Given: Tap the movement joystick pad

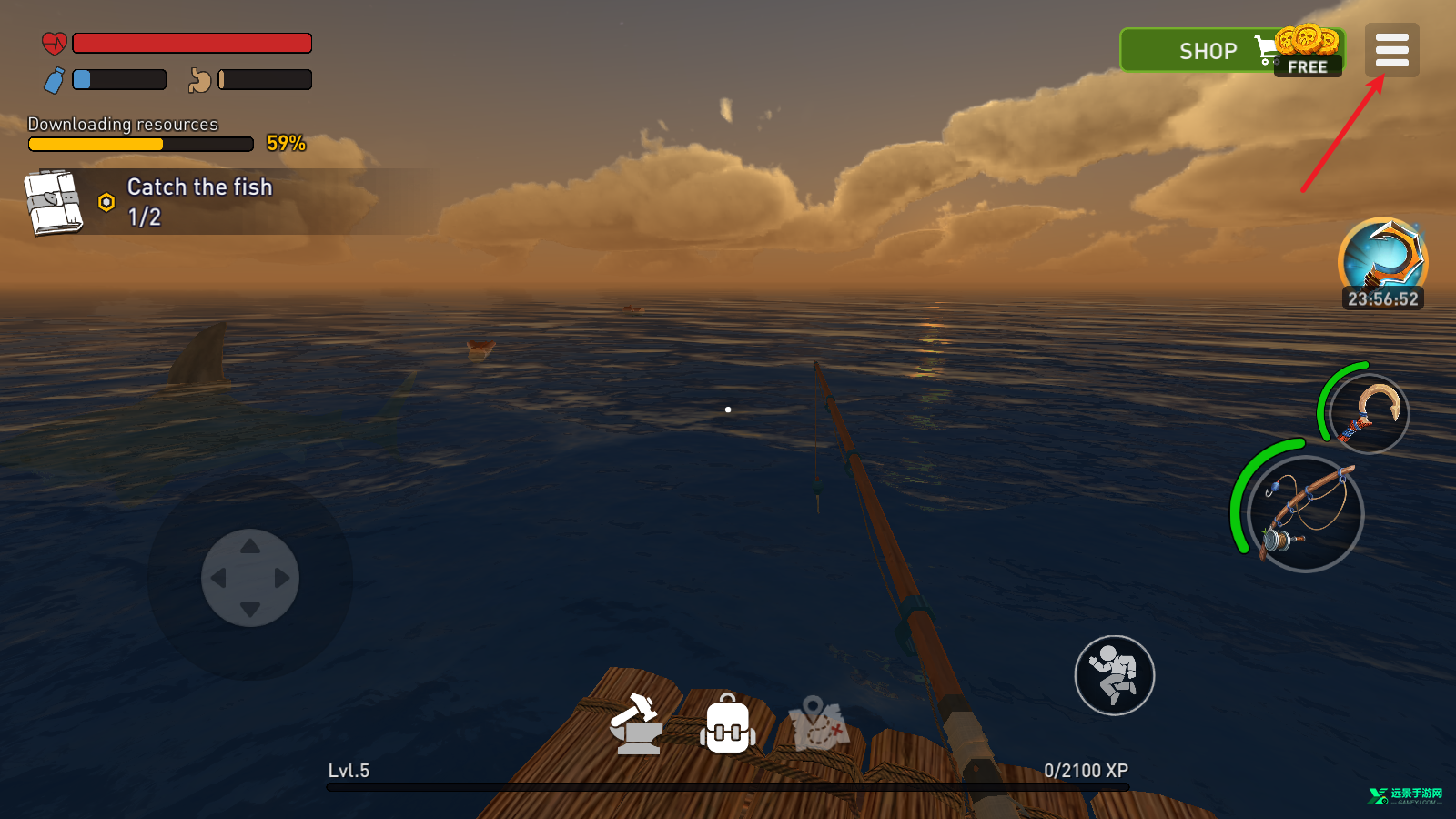Looking at the screenshot, I should tap(250, 578).
